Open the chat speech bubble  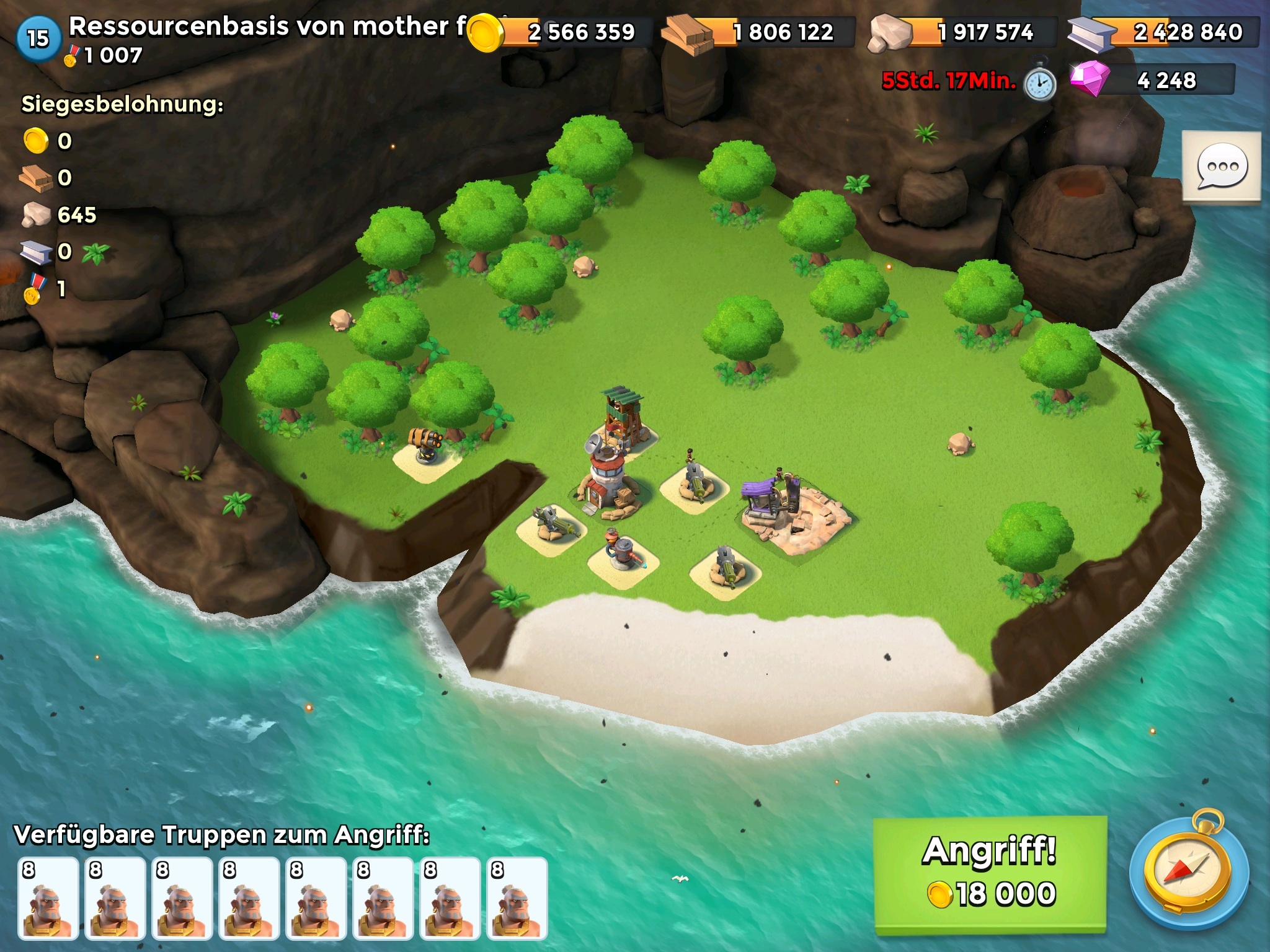click(x=1221, y=166)
